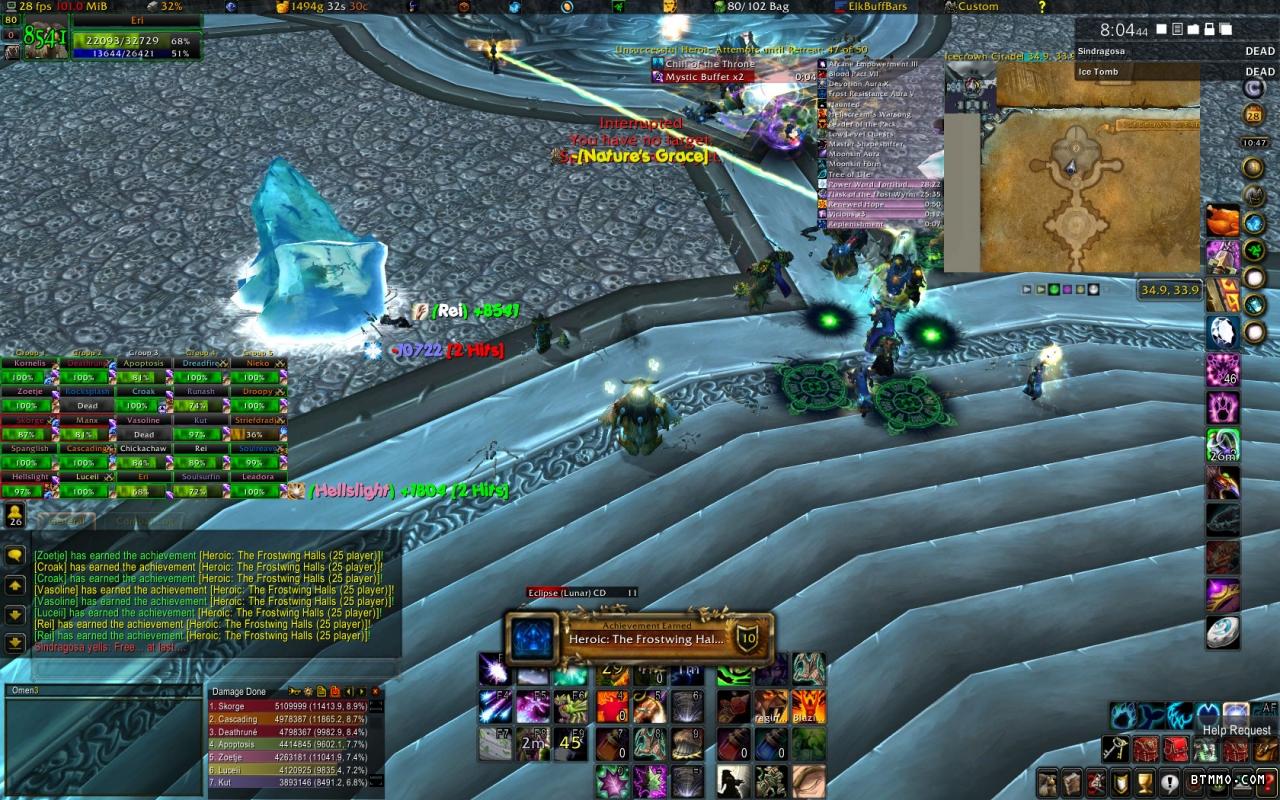Click the Achievement Earned Frostwing Halls popup
Viewport: 1280px width, 800px height.
[x=639, y=639]
